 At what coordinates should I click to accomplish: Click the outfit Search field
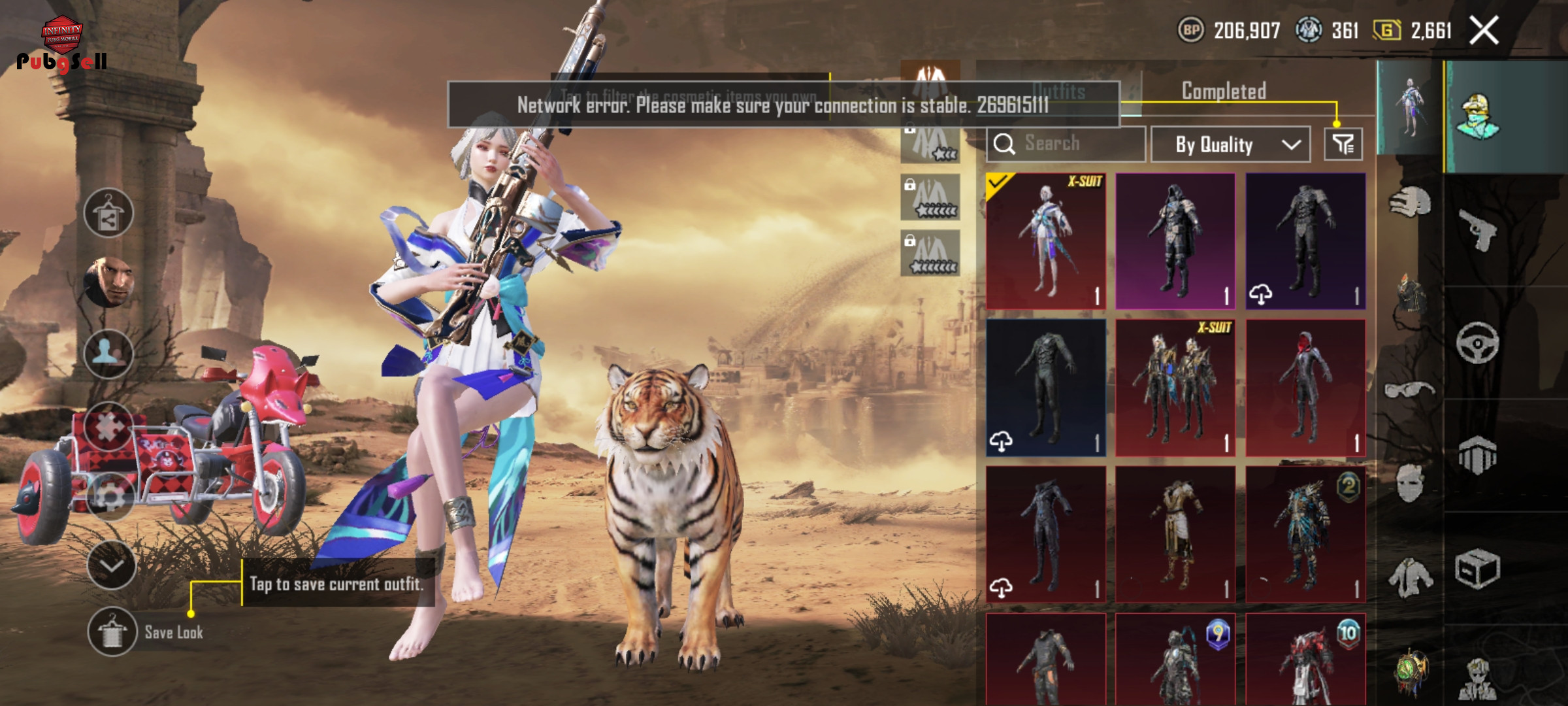point(1066,143)
